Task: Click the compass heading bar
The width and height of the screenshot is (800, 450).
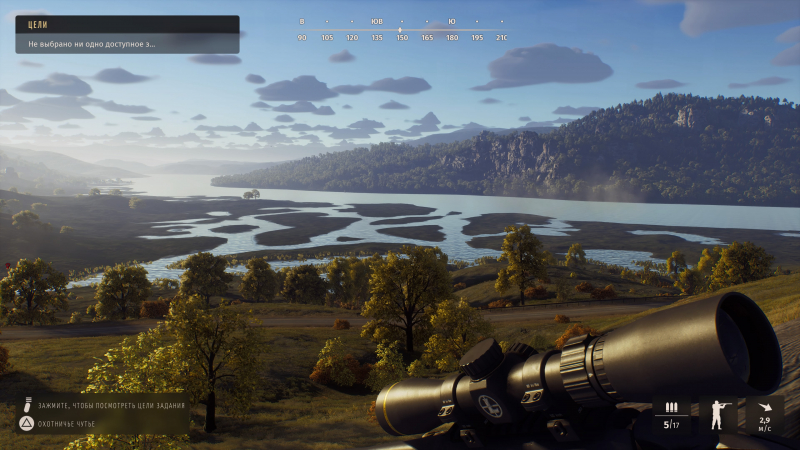Action: pyautogui.click(x=401, y=29)
